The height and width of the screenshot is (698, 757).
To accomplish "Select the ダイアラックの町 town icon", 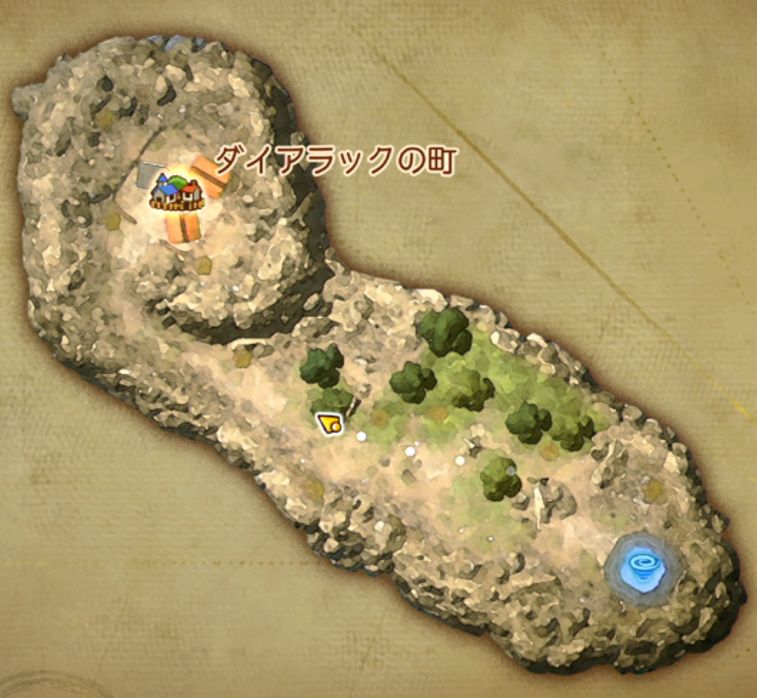I will [x=177, y=190].
